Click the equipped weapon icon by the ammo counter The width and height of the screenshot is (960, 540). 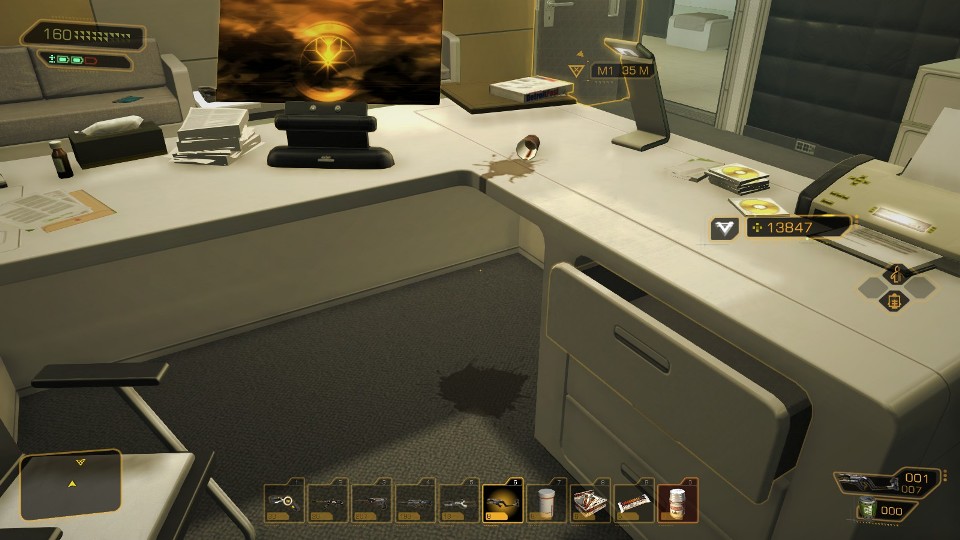865,481
